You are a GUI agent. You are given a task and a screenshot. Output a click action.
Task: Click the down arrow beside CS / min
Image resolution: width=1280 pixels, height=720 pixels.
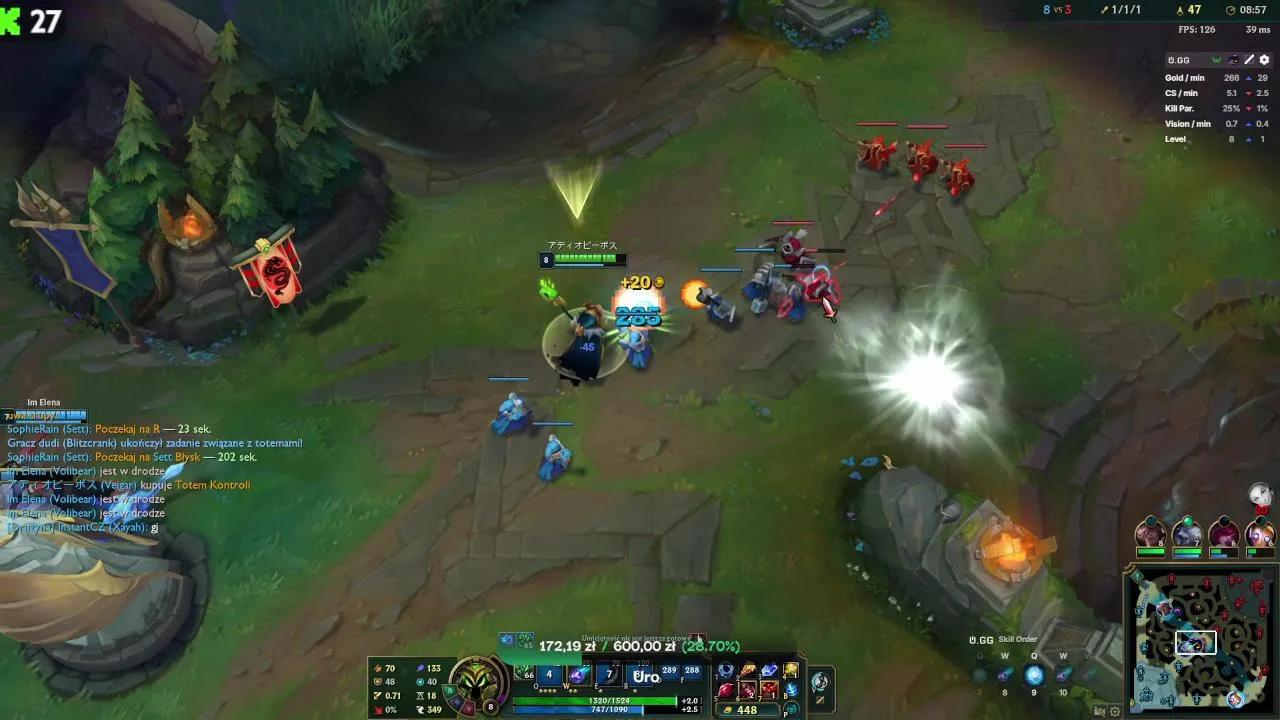pos(1249,93)
